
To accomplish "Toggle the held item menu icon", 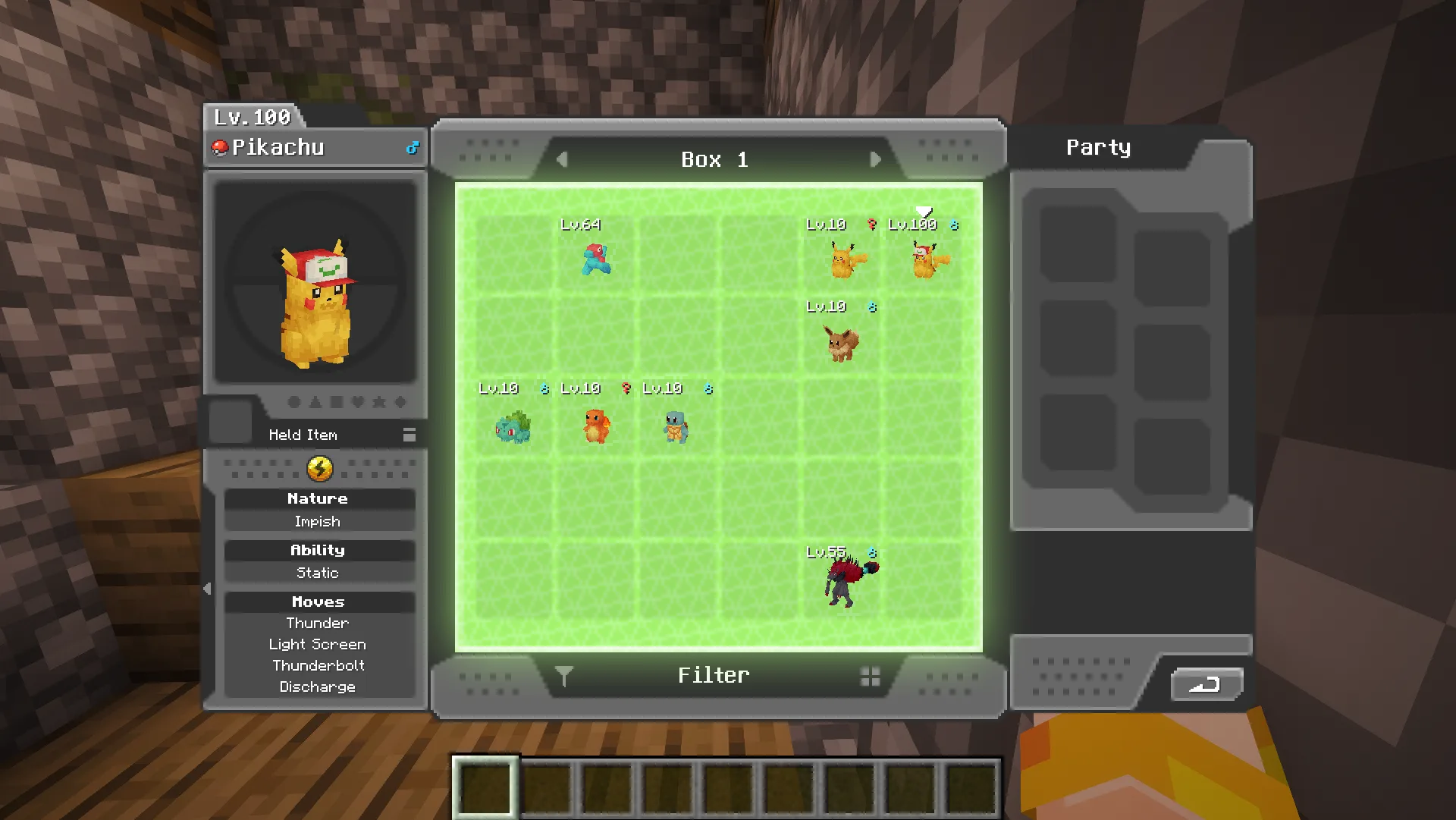I will point(409,435).
